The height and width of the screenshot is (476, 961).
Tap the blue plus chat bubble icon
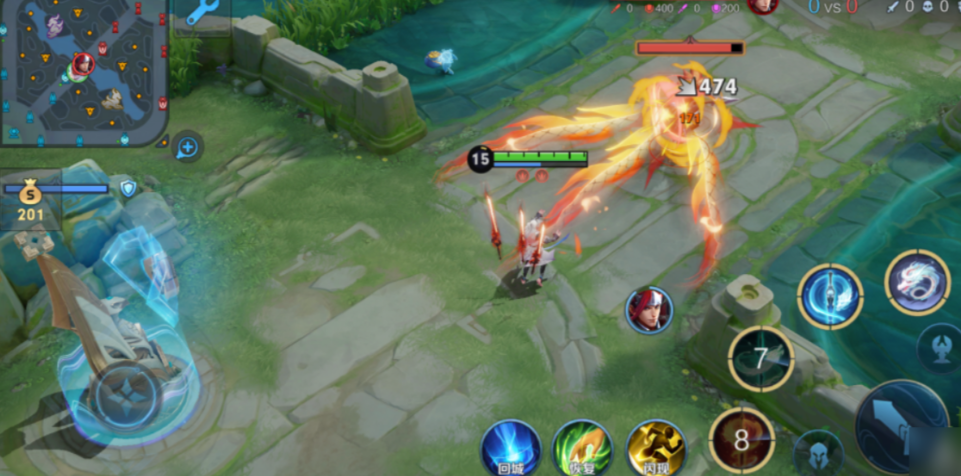pyautogui.click(x=187, y=148)
